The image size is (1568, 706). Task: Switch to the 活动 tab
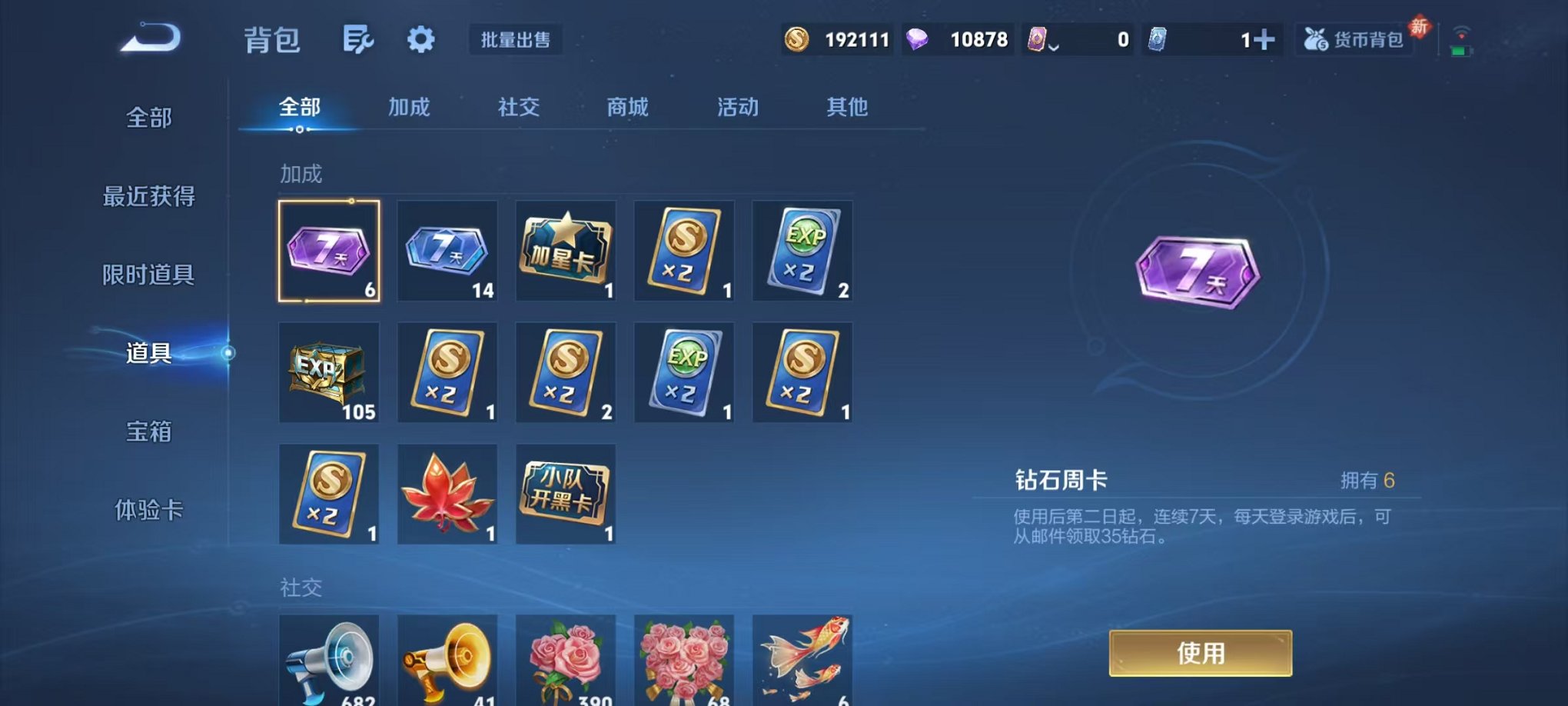coord(736,108)
